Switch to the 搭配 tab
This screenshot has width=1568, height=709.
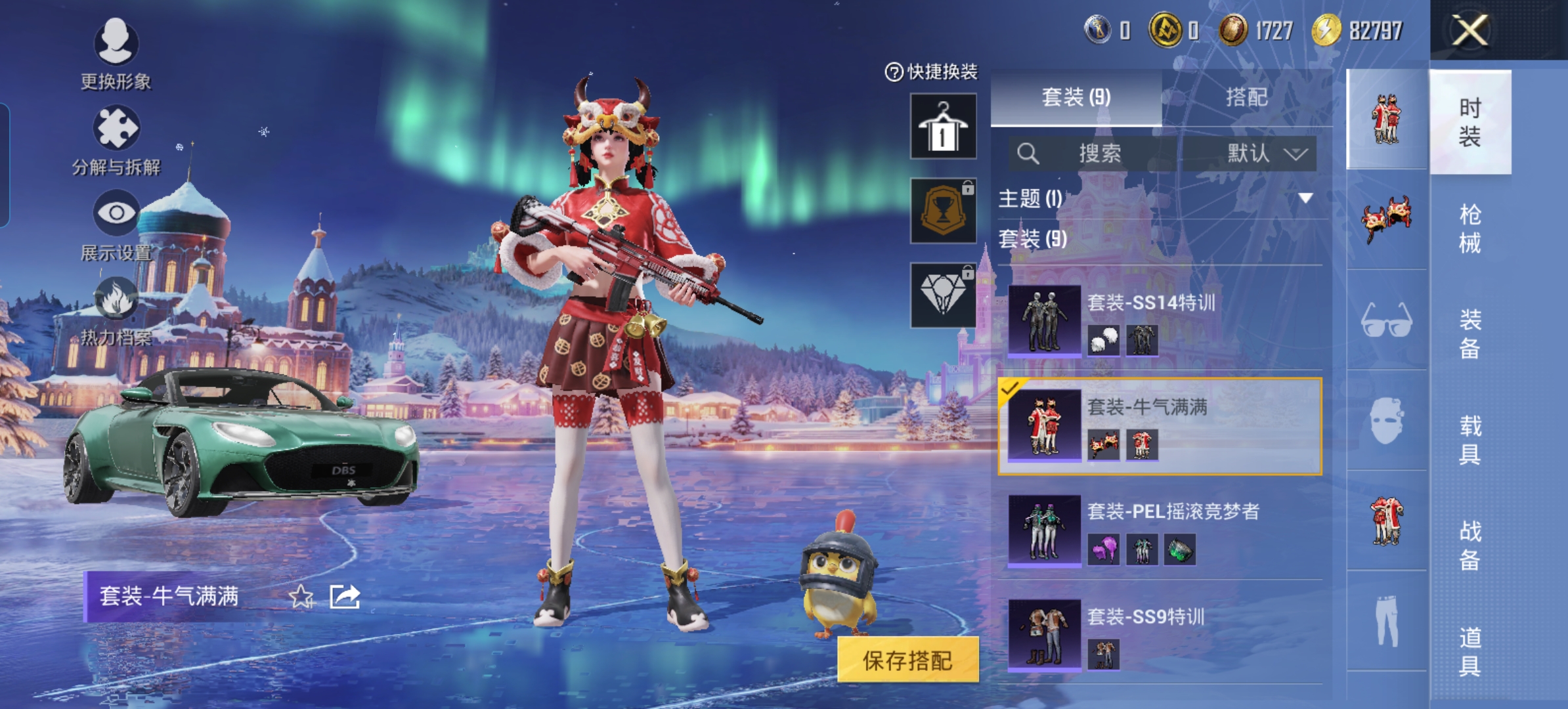[x=1246, y=98]
